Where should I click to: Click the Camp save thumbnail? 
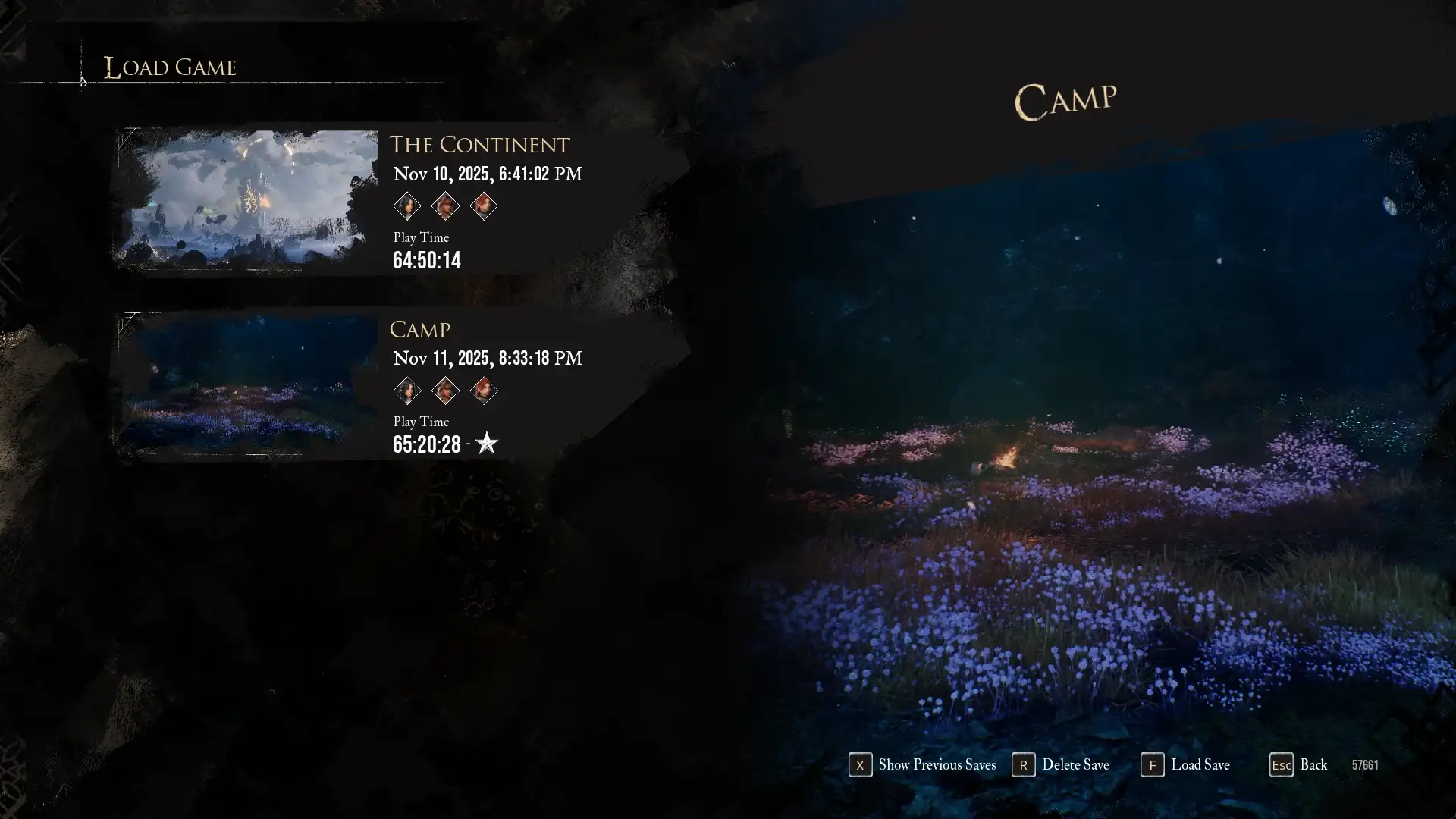pos(249,384)
